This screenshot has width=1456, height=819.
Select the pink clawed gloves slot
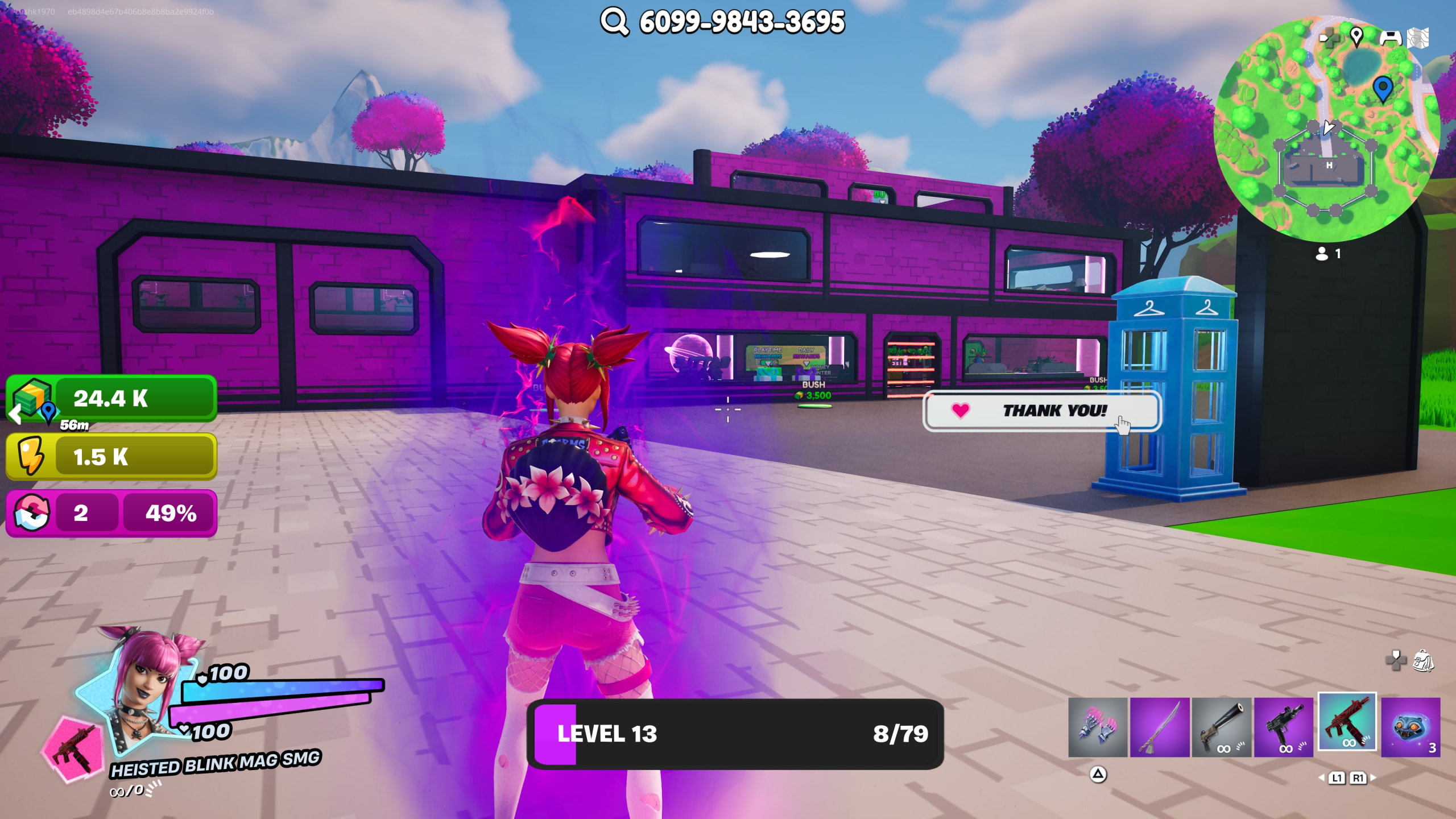click(1097, 727)
